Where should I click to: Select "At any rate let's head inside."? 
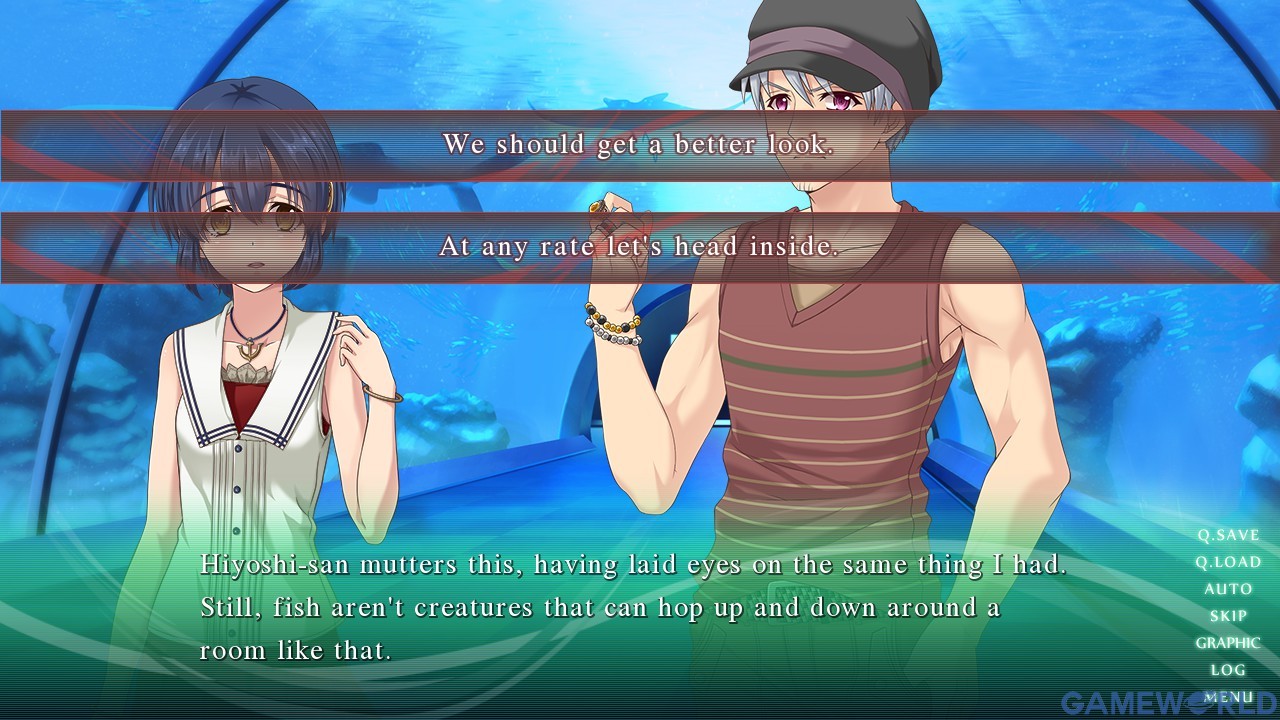(x=639, y=247)
